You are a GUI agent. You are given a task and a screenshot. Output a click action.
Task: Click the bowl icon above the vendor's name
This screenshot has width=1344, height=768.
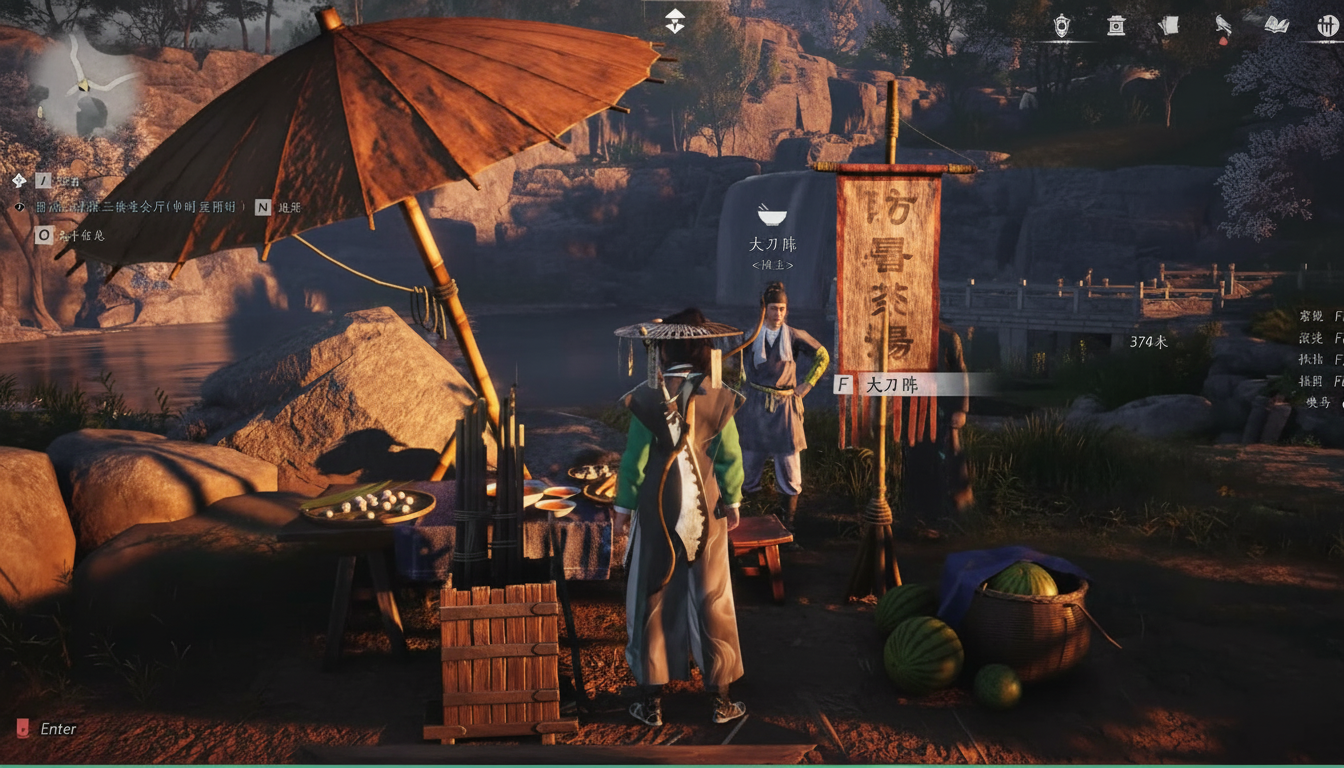771,215
